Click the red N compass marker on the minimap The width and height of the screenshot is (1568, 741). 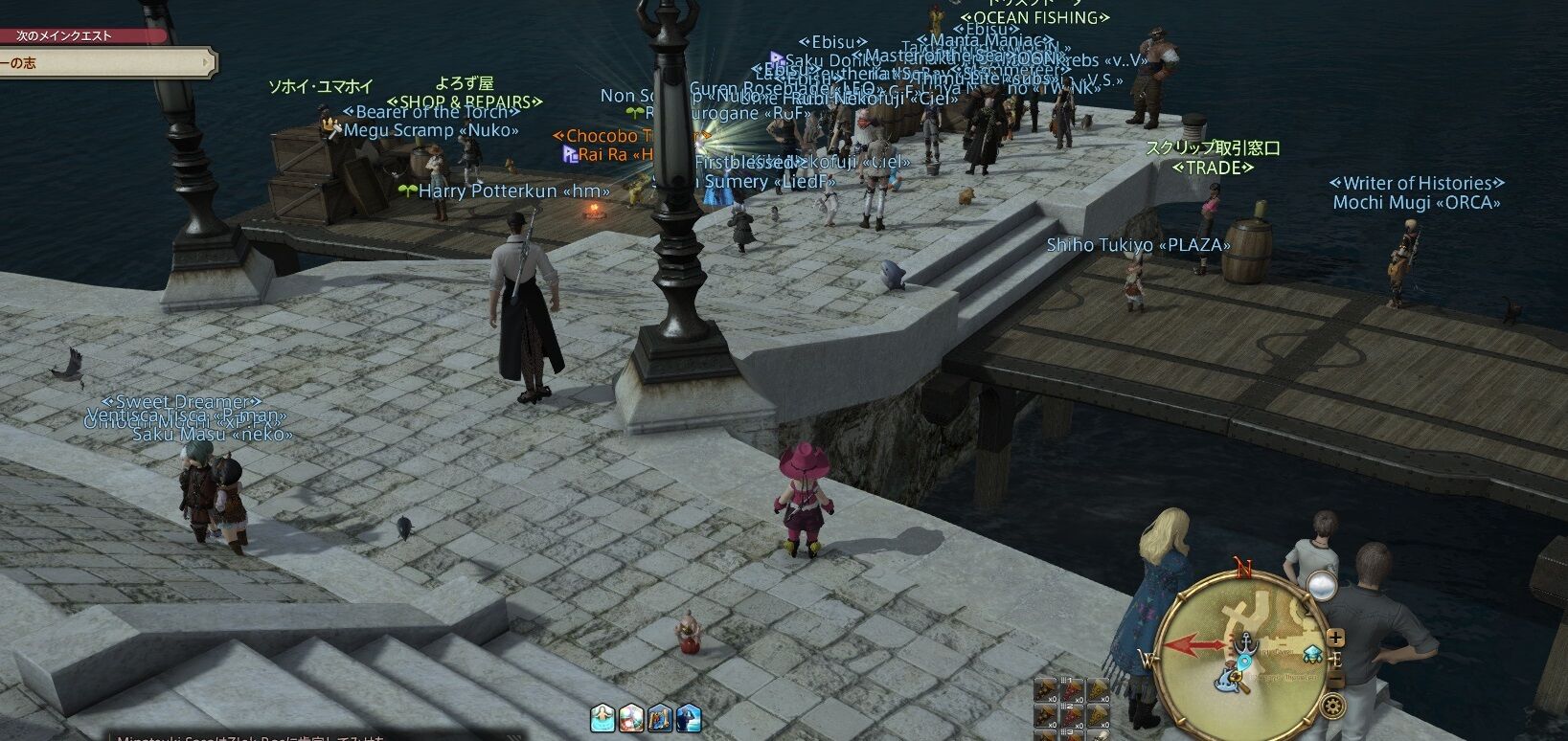[1243, 566]
